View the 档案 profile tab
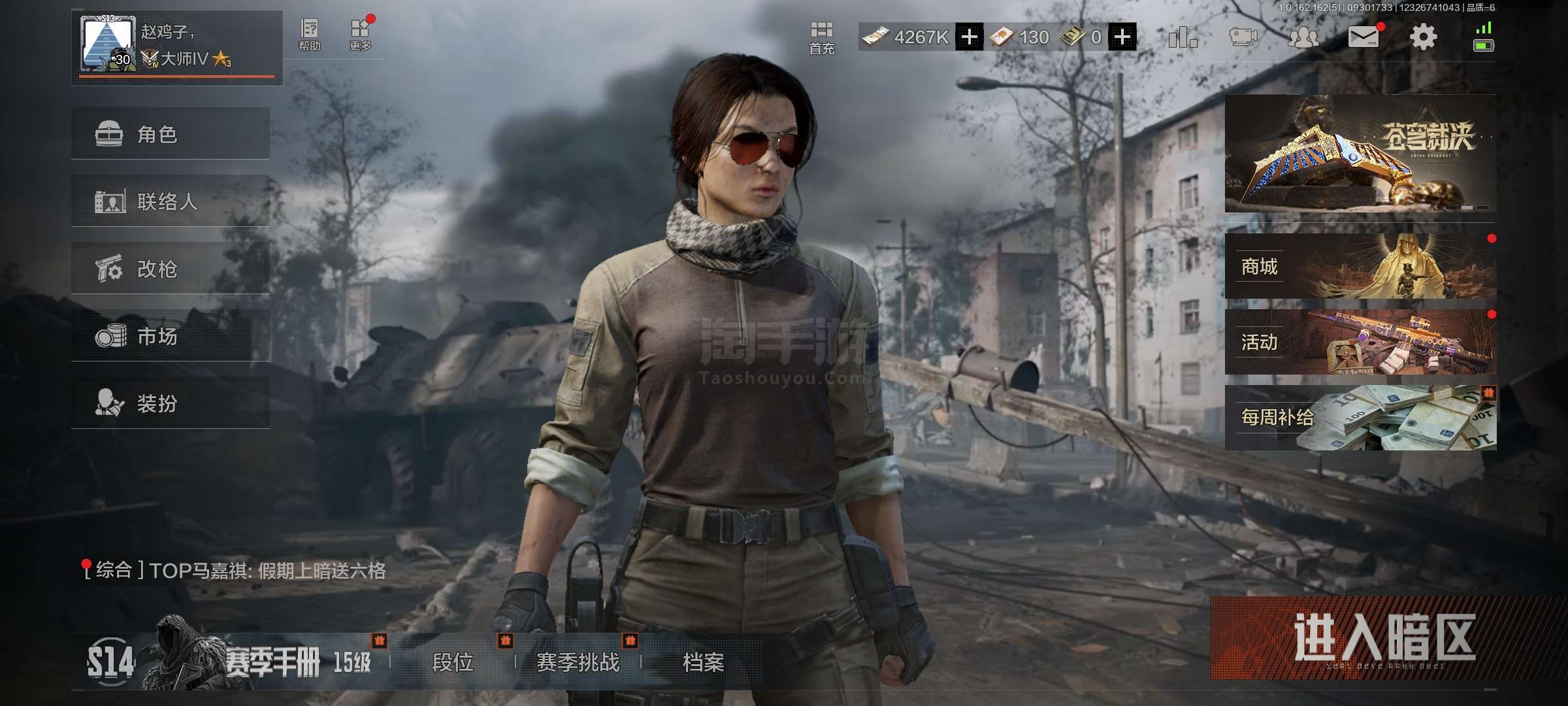Viewport: 1568px width, 706px height. pos(703,662)
